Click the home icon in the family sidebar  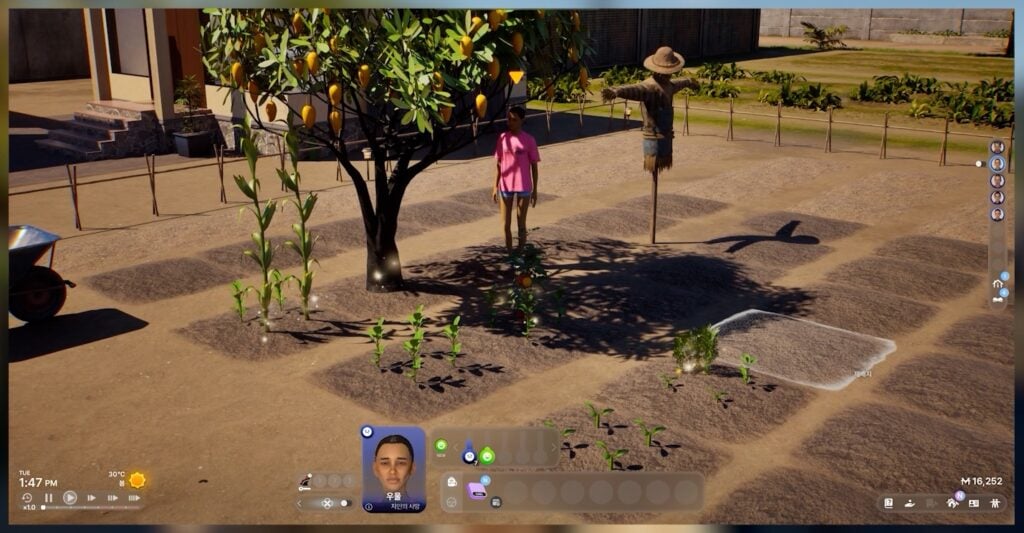[x=997, y=284]
